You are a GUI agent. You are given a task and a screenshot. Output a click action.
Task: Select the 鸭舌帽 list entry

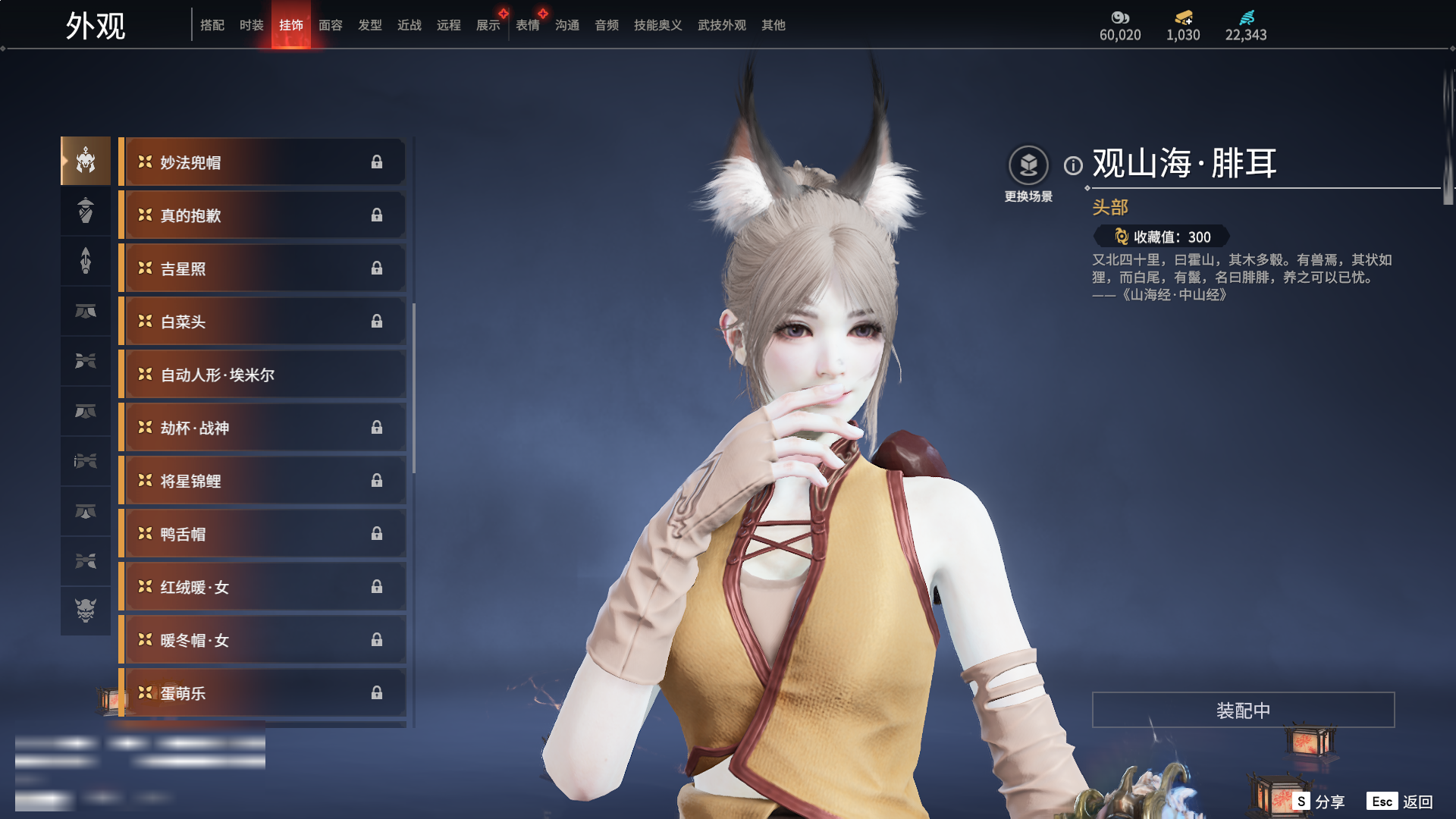tap(262, 534)
